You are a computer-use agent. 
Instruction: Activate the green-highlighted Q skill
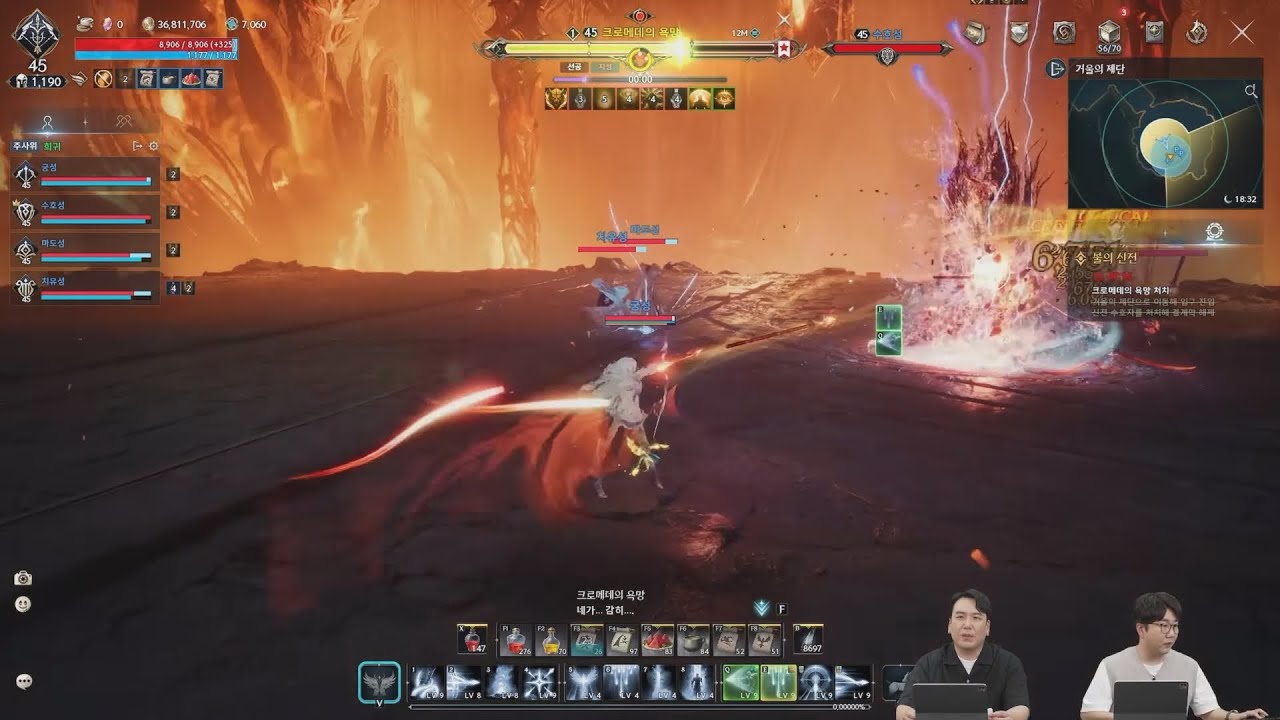coord(741,683)
